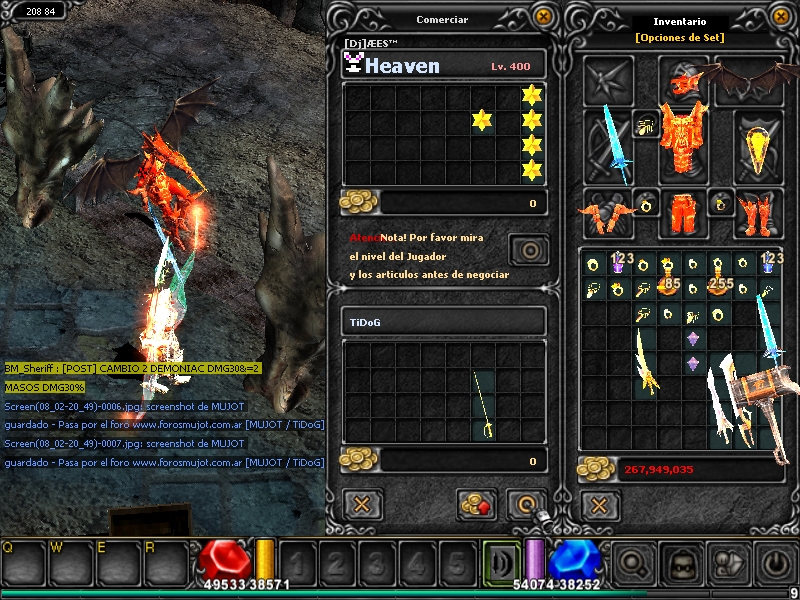800x600 pixels.
Task: Select the equipped orange dragon boots
Action: coord(760,212)
